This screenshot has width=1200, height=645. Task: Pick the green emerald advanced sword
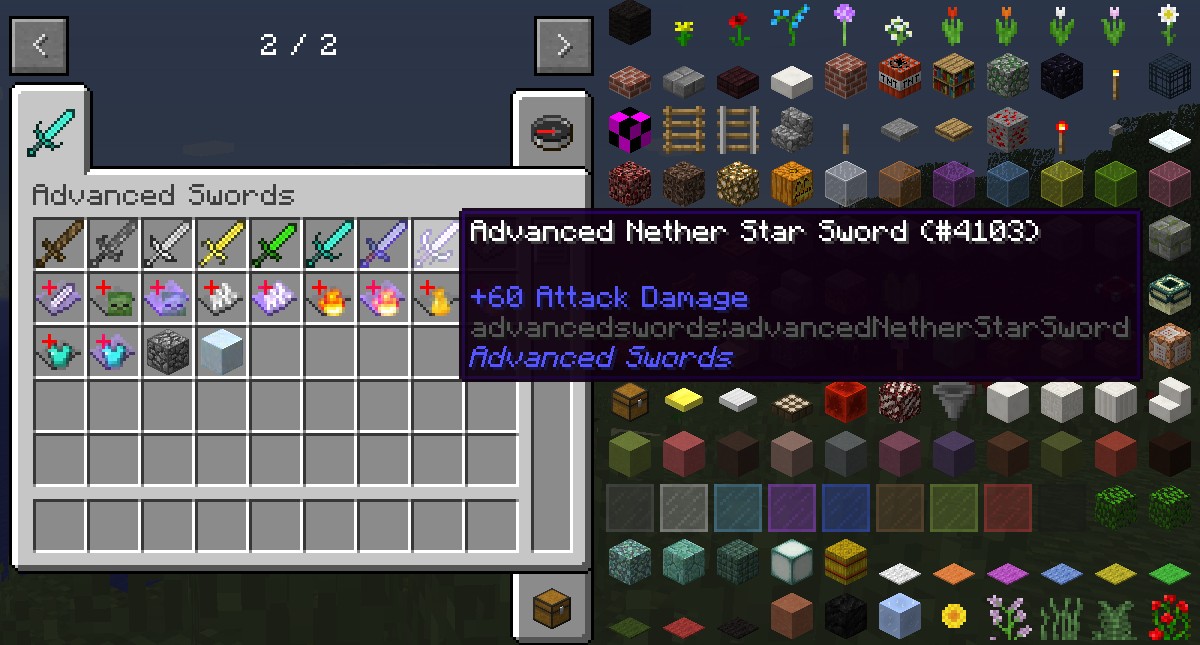(276, 244)
